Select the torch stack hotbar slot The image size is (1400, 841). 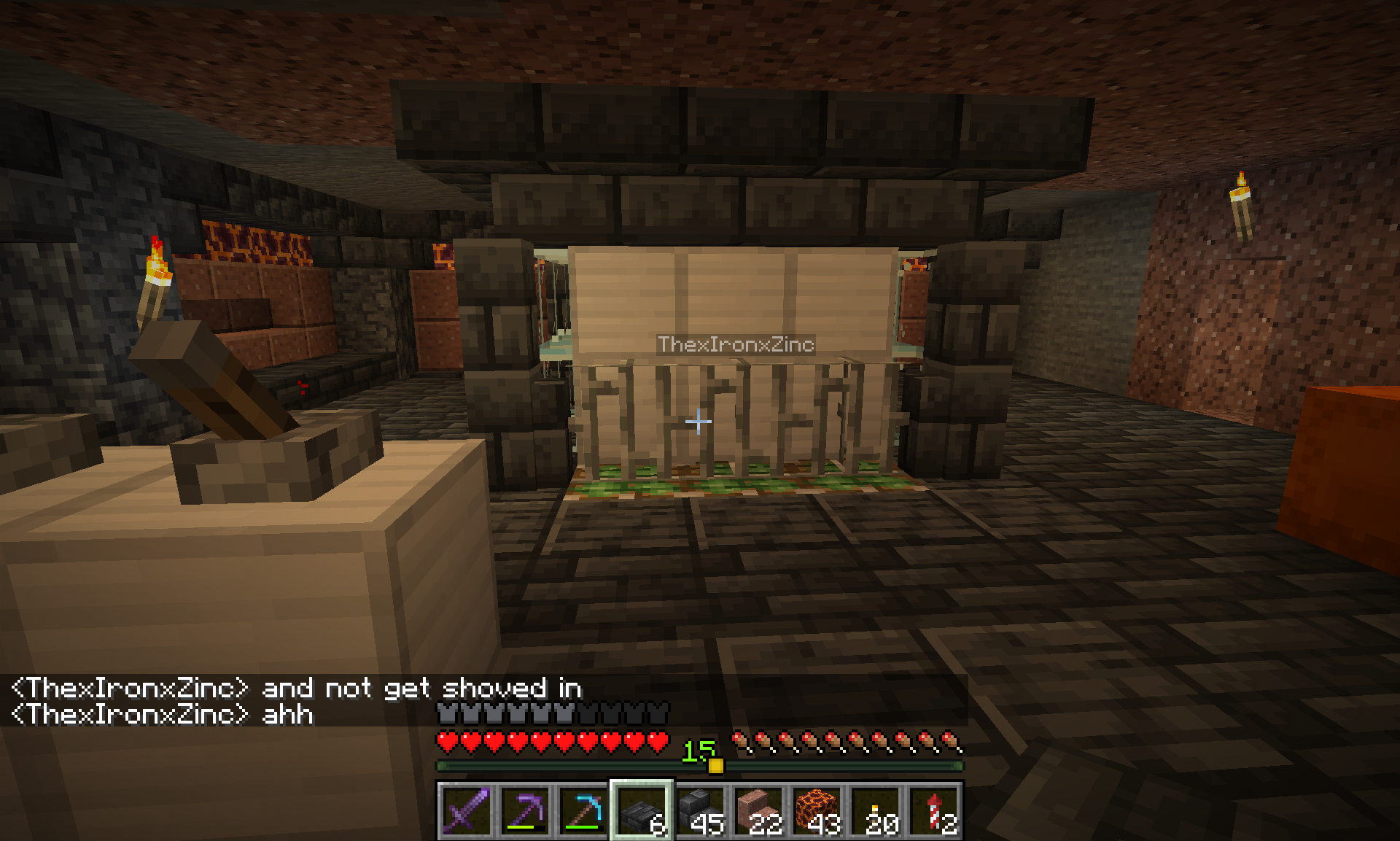(x=875, y=810)
